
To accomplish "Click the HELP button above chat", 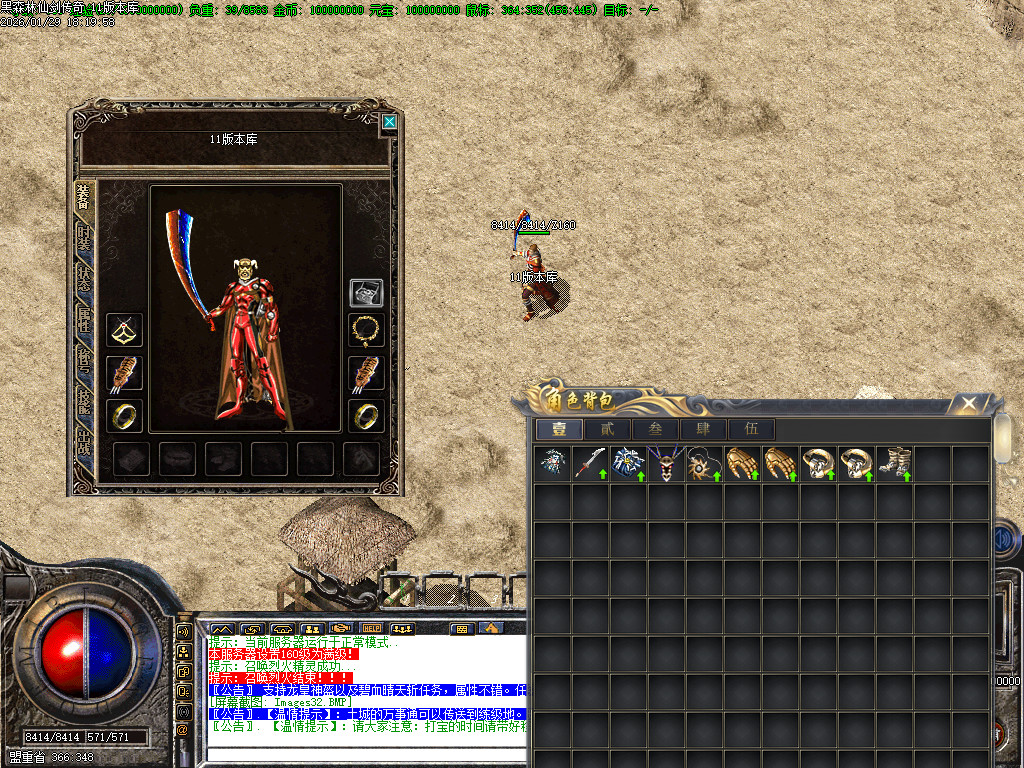I will click(371, 628).
